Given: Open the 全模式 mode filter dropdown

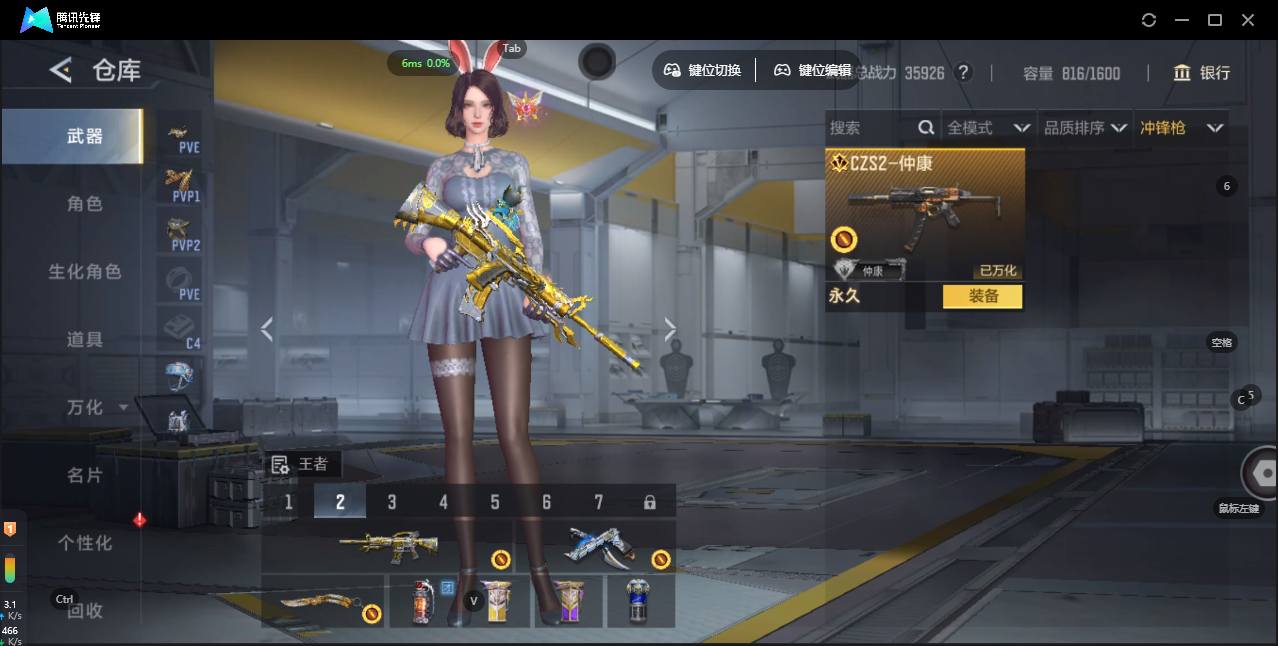Looking at the screenshot, I should coord(988,128).
